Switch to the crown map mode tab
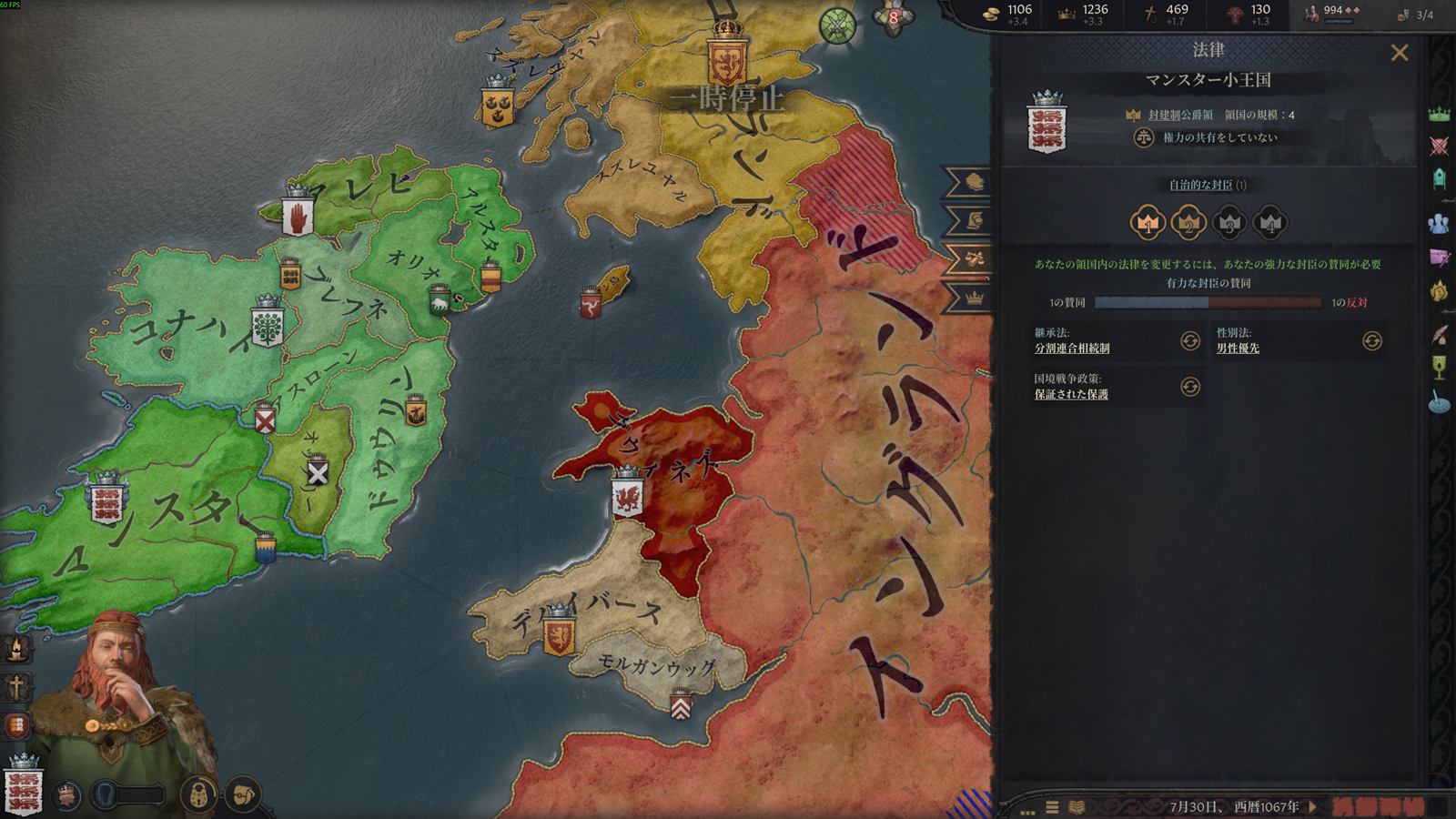This screenshot has height=819, width=1456. (974, 298)
